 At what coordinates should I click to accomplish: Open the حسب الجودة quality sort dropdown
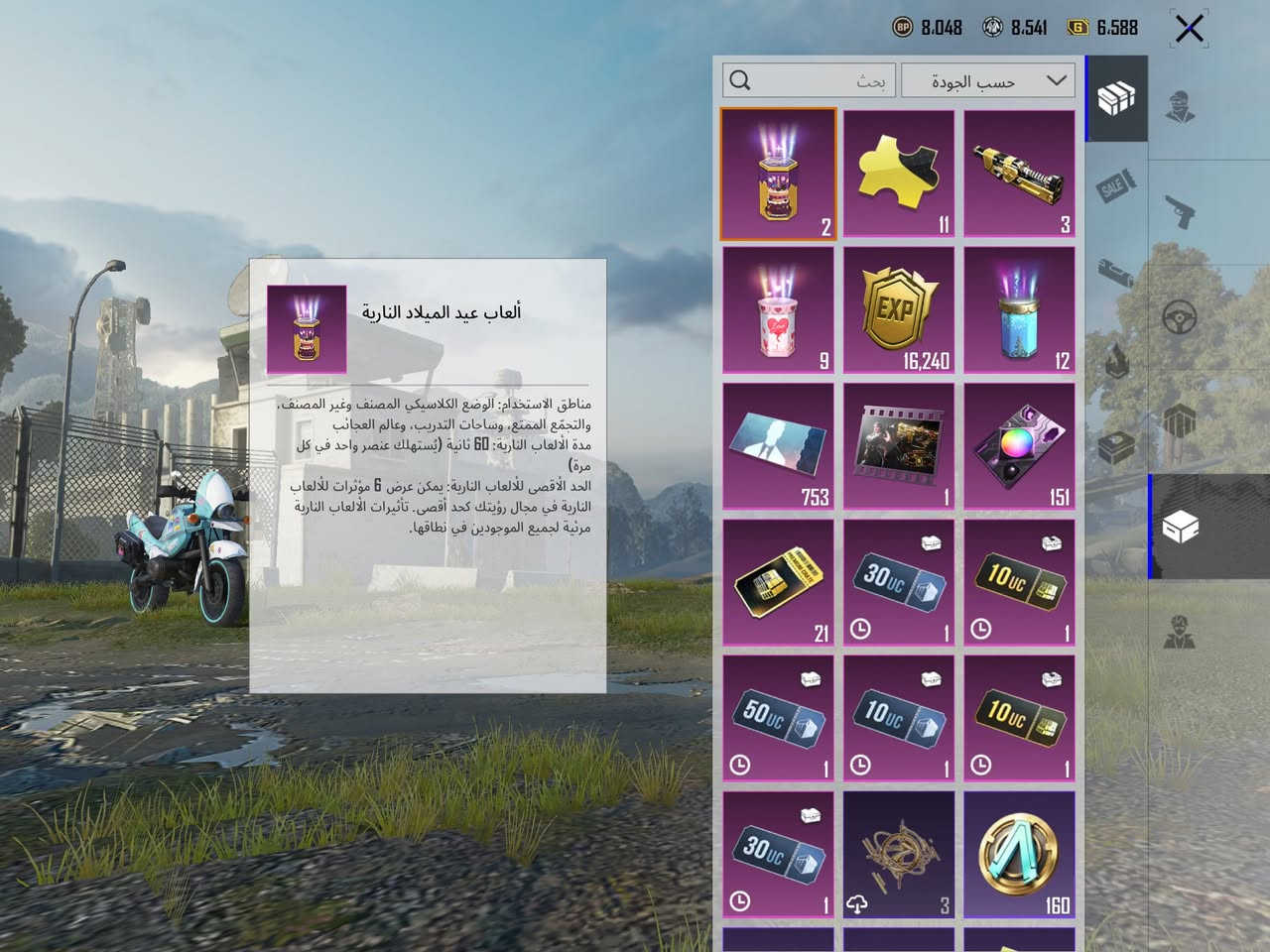point(987,80)
